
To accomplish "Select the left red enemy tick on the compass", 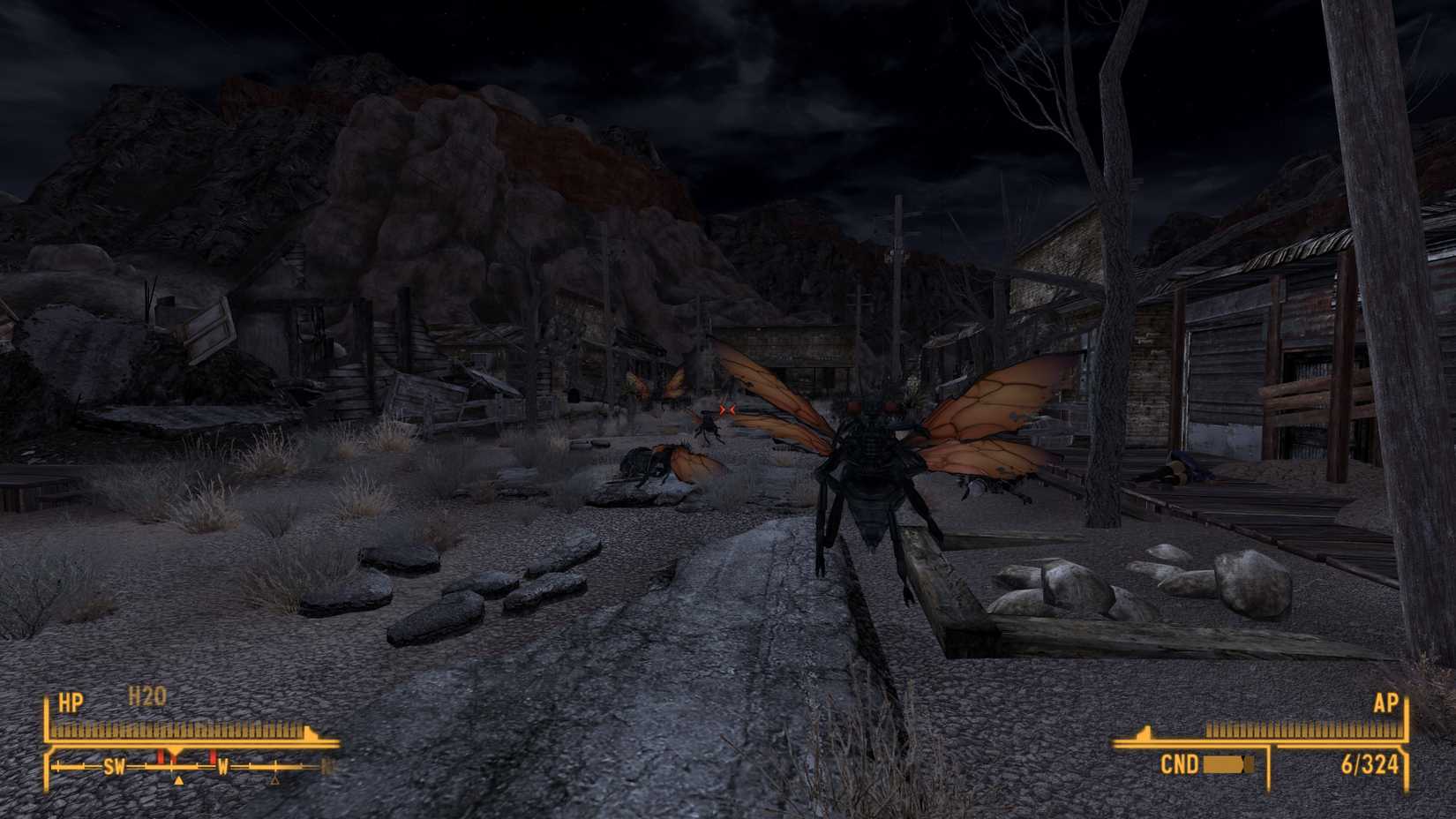I will 161,757.
